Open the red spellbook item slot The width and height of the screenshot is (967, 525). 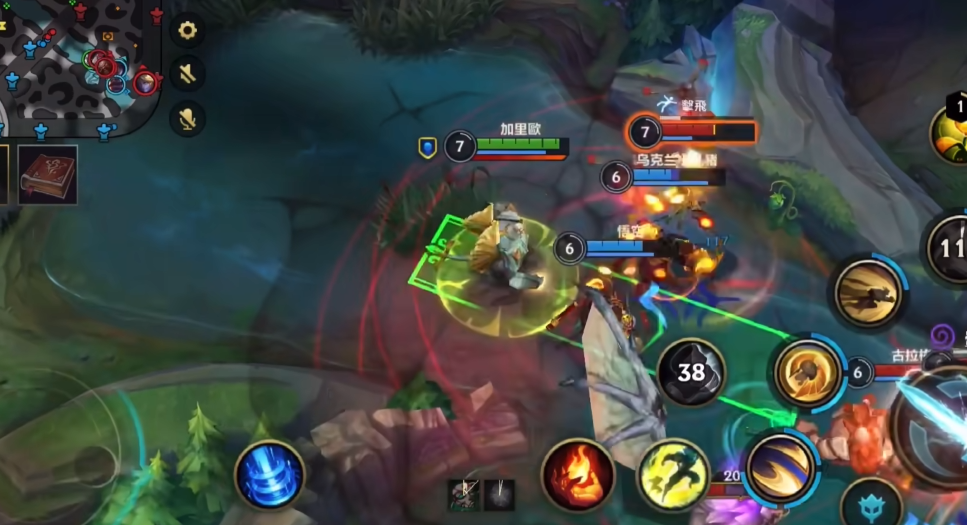pyautogui.click(x=47, y=174)
